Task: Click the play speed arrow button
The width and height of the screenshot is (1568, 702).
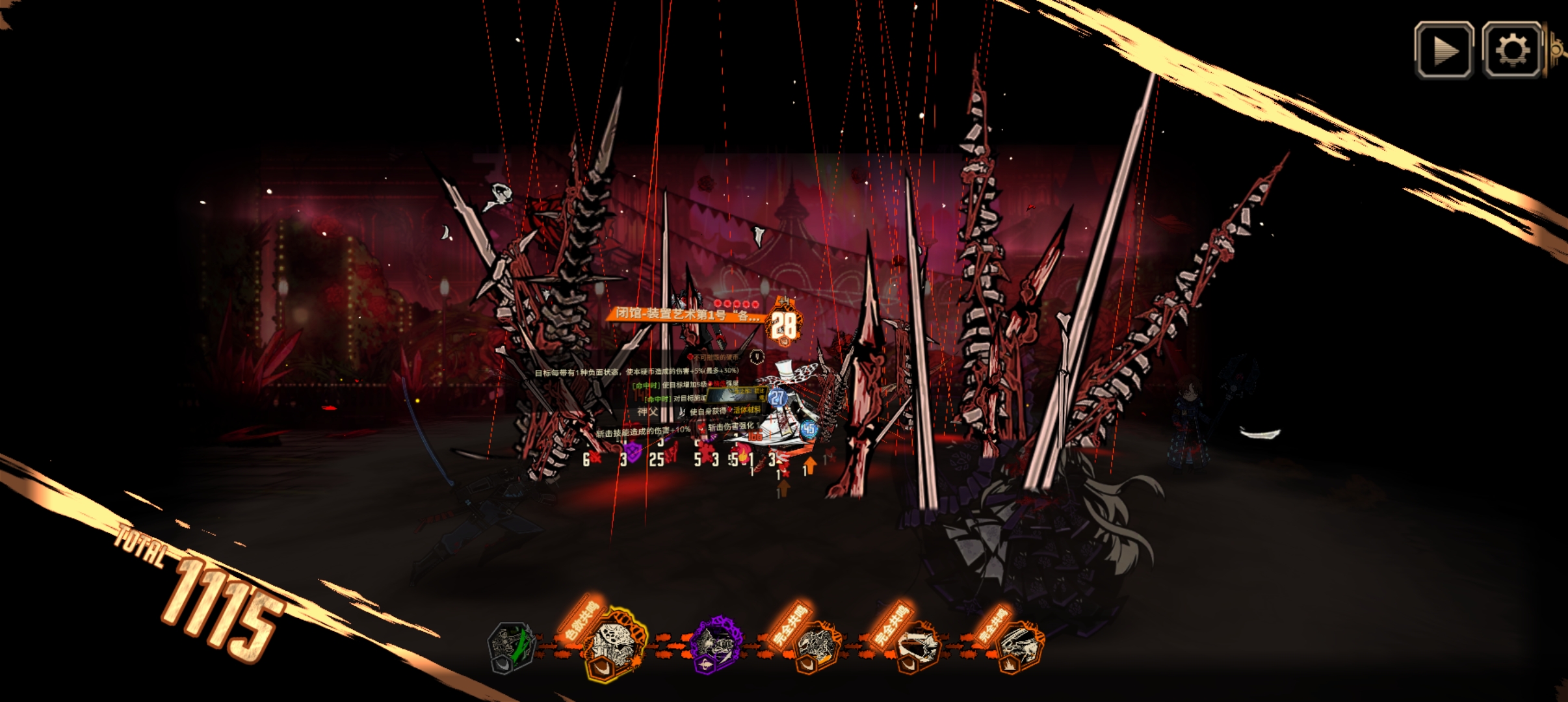Action: coord(1444,51)
